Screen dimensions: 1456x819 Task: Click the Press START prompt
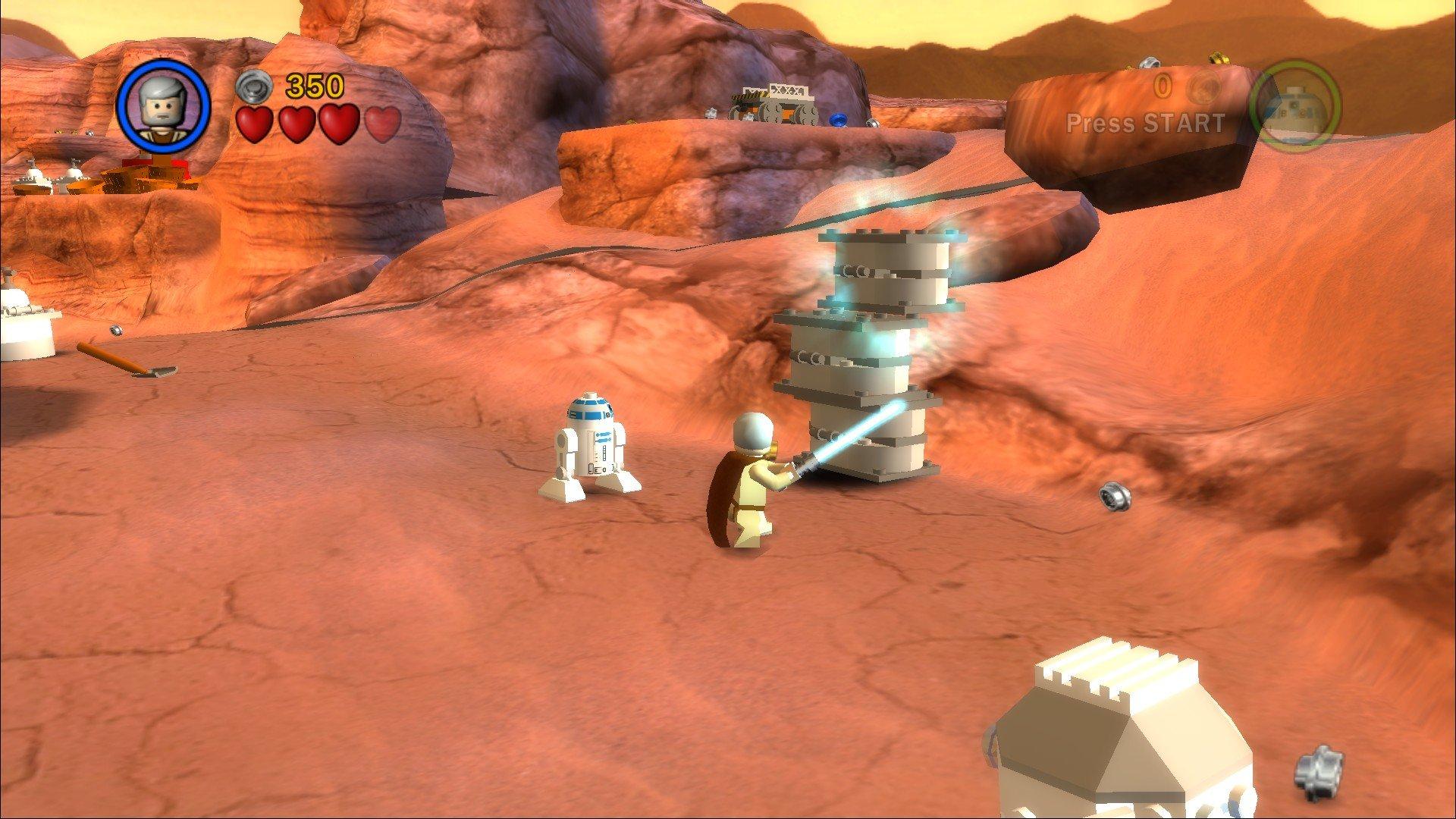click(1145, 123)
